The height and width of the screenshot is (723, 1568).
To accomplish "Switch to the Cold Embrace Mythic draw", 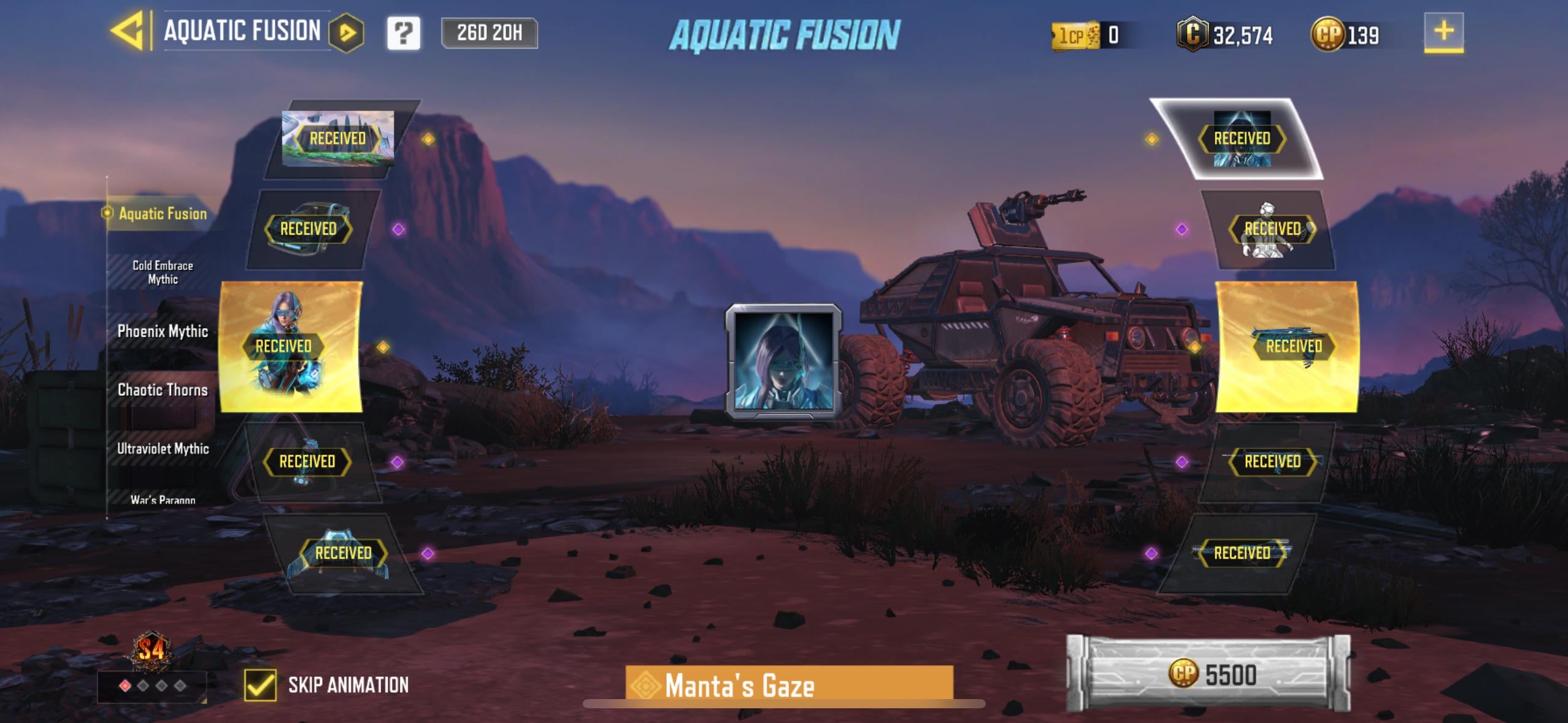I will coord(163,272).
